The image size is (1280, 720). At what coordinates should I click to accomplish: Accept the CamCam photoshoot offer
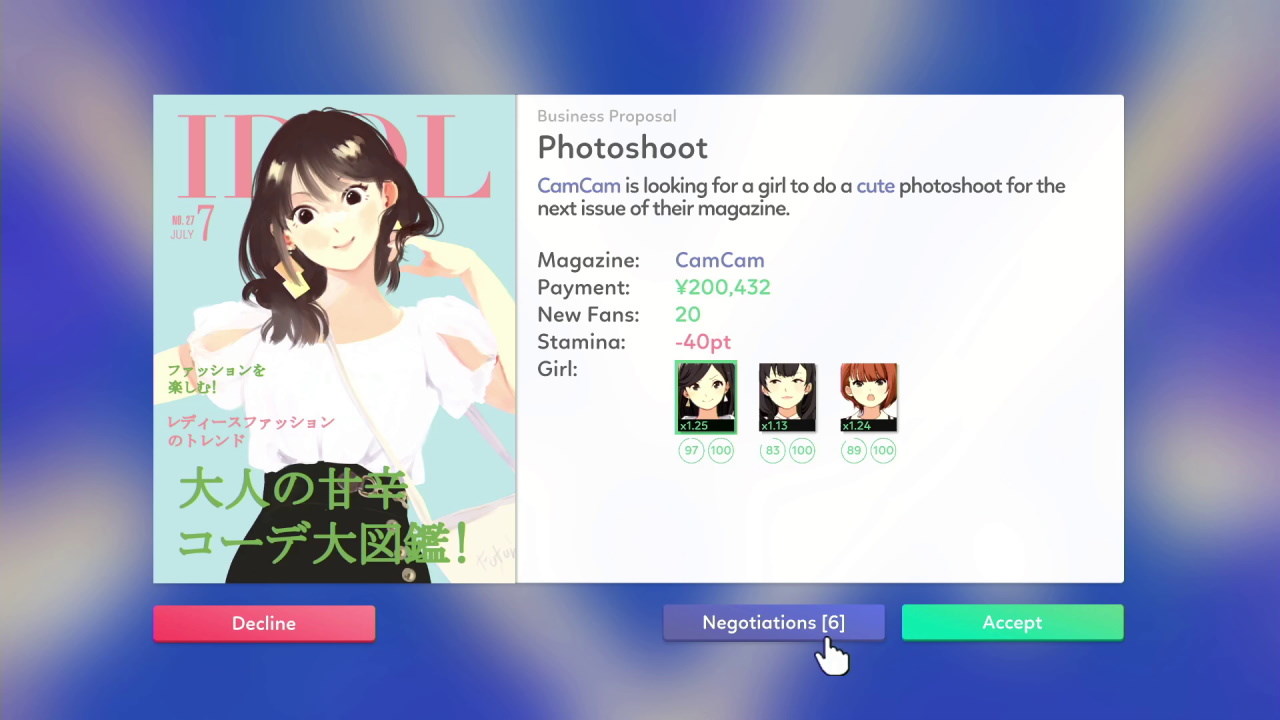pyautogui.click(x=1012, y=622)
